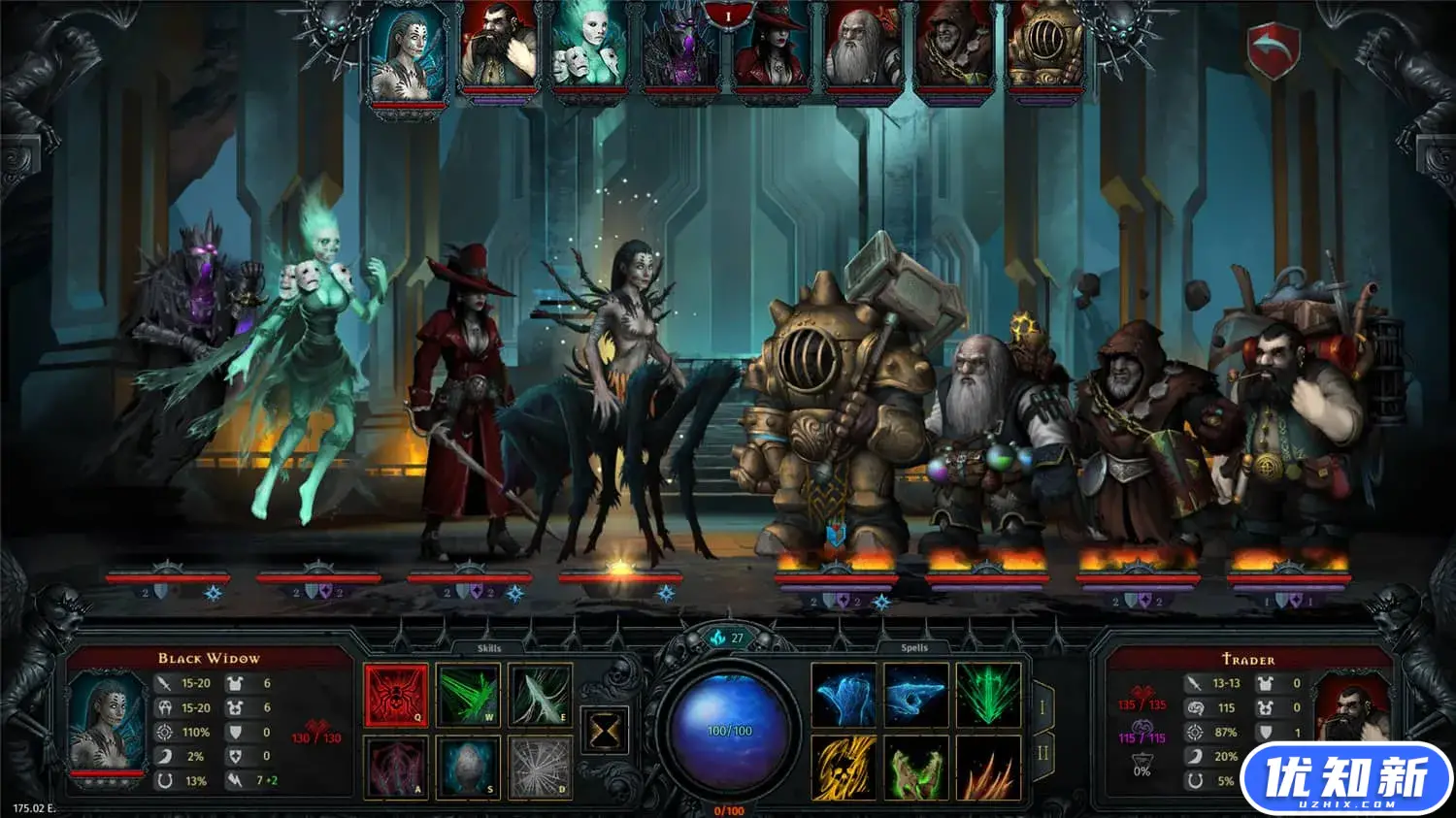Cast the orange claw spikes spell
This screenshot has height=818, width=1456.
coord(988,768)
